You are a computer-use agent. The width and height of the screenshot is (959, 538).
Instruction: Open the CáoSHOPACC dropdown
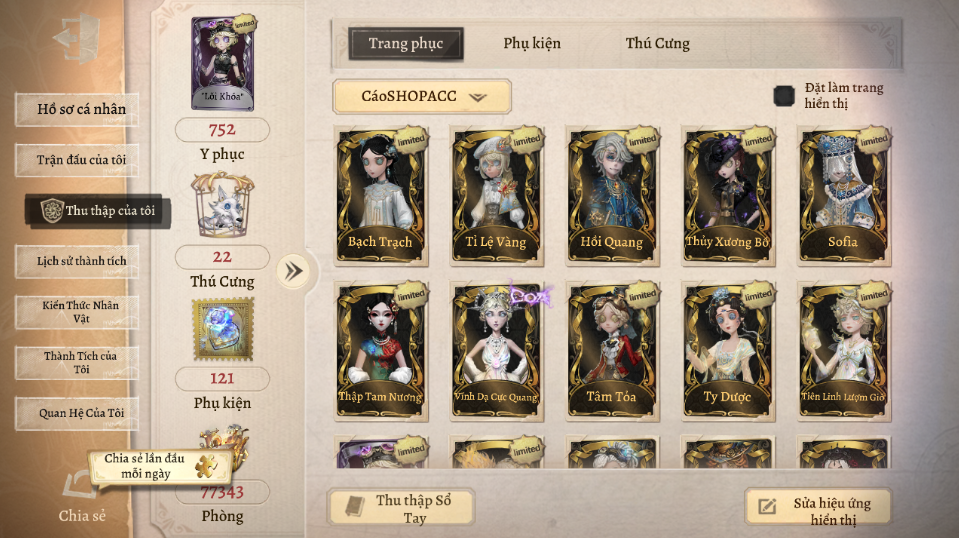pyautogui.click(x=421, y=97)
